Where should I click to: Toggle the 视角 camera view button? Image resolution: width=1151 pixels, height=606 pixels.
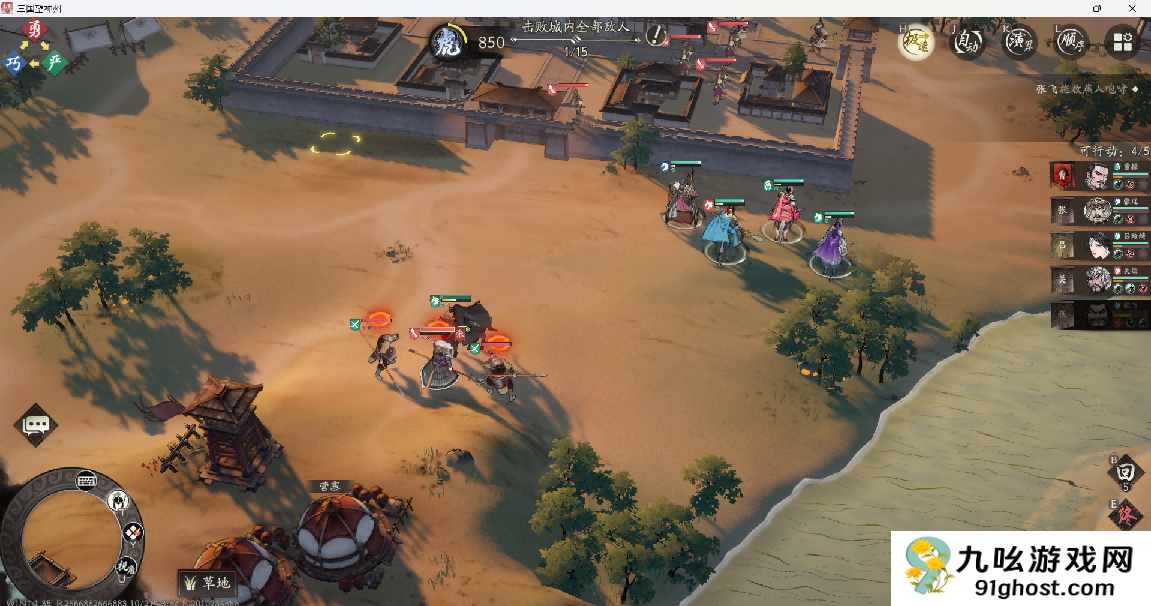click(127, 566)
